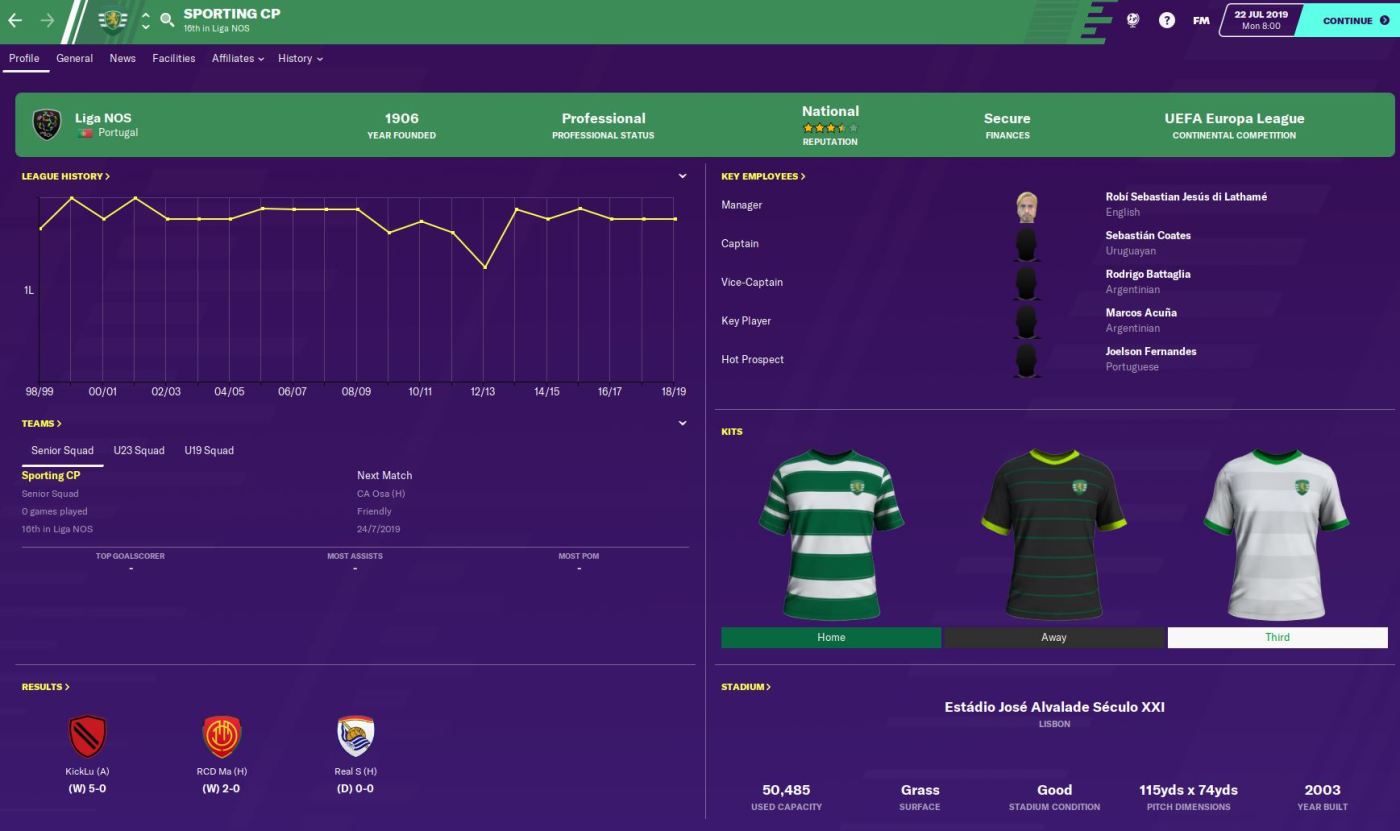
Task: Show the Facilities tab
Action: (x=174, y=58)
